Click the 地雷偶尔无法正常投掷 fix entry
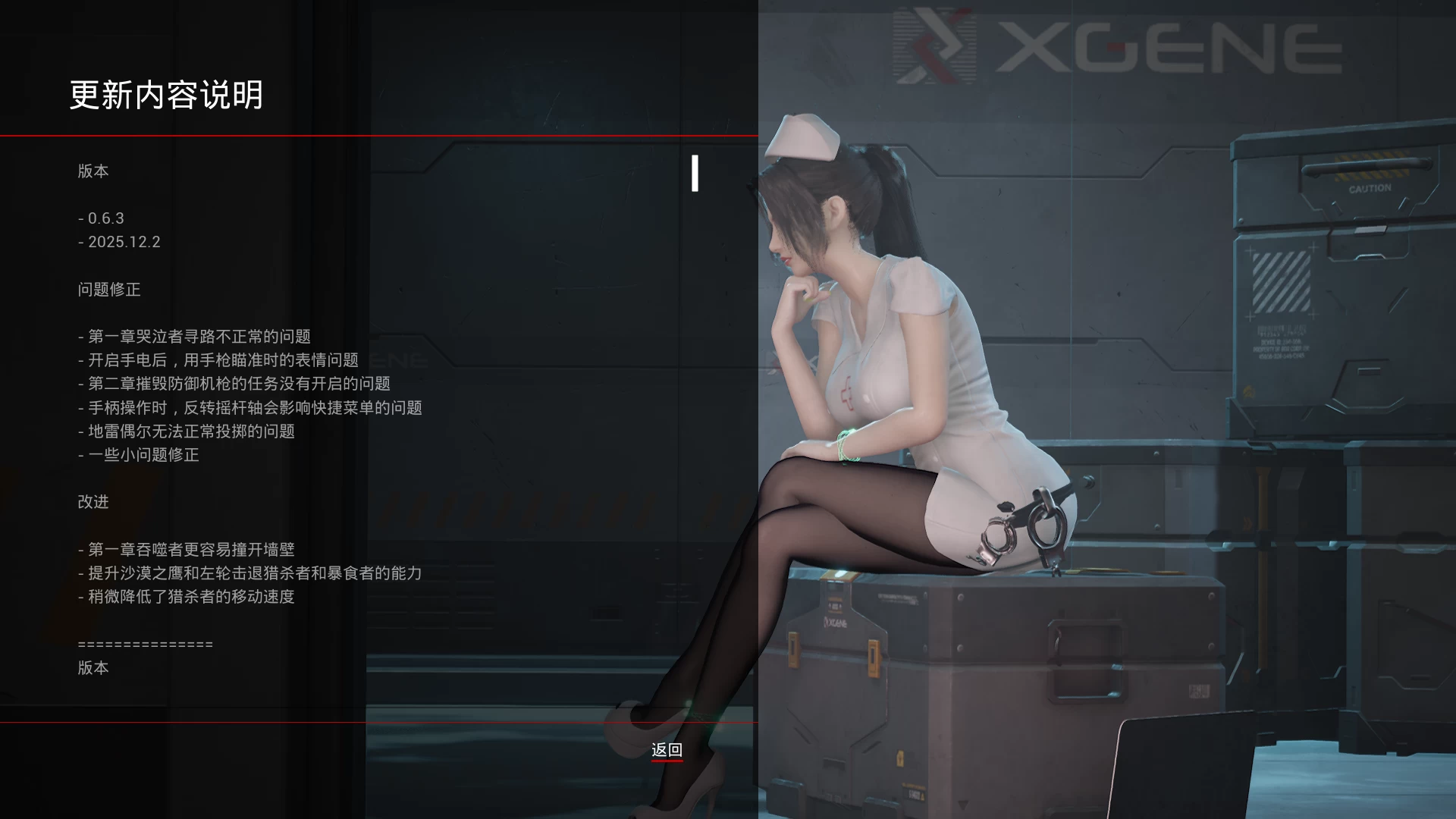The image size is (1456, 819). (187, 431)
